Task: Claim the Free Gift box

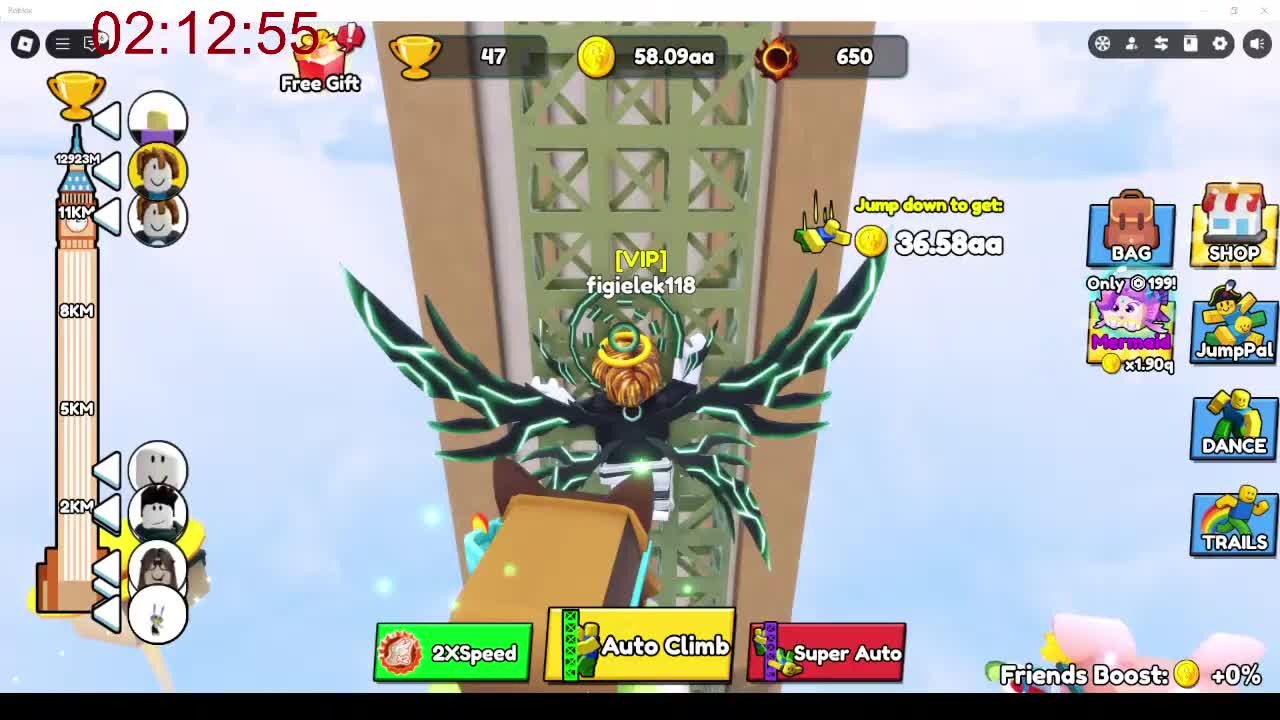Action: [320, 62]
